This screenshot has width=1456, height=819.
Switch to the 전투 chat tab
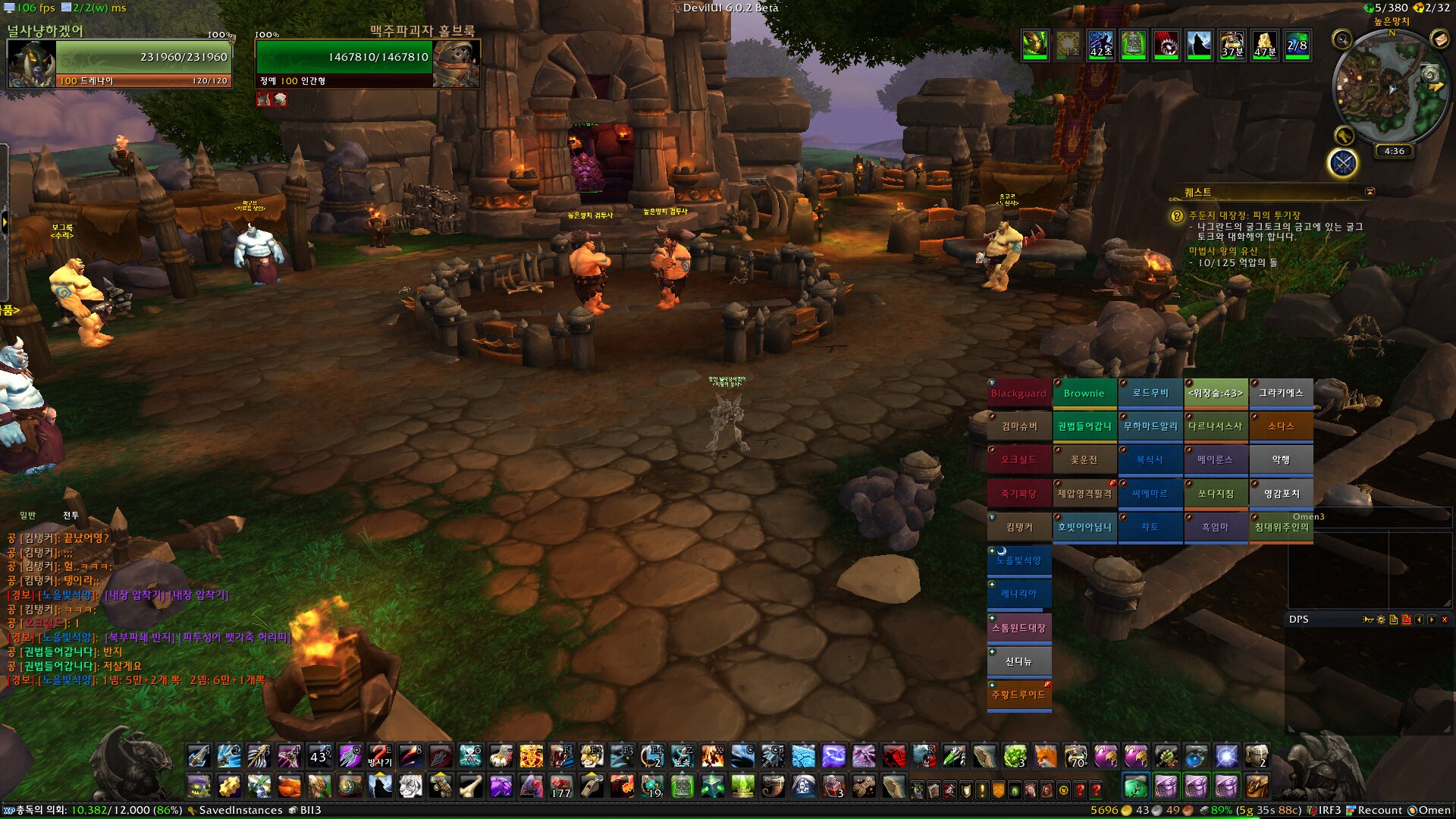tap(71, 516)
